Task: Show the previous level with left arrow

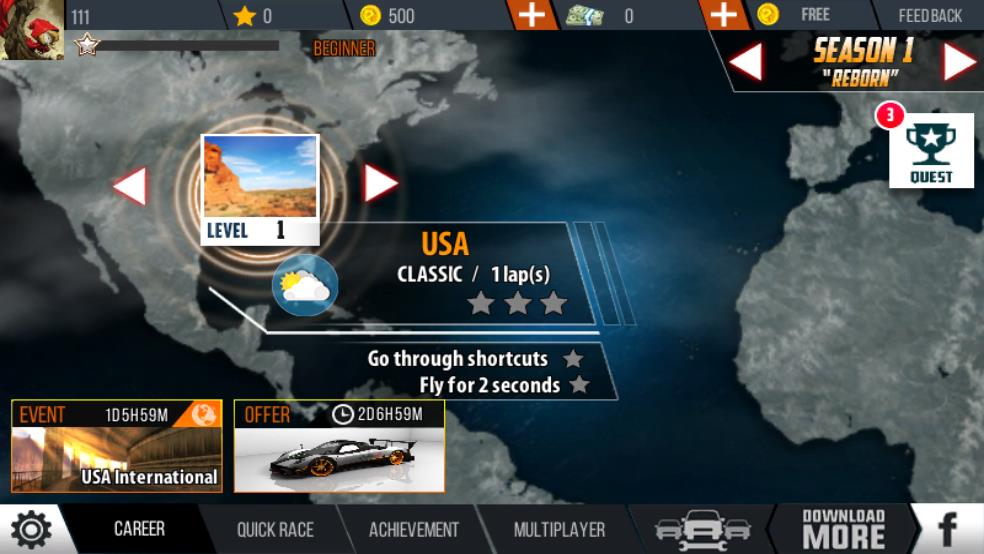Action: 130,186
